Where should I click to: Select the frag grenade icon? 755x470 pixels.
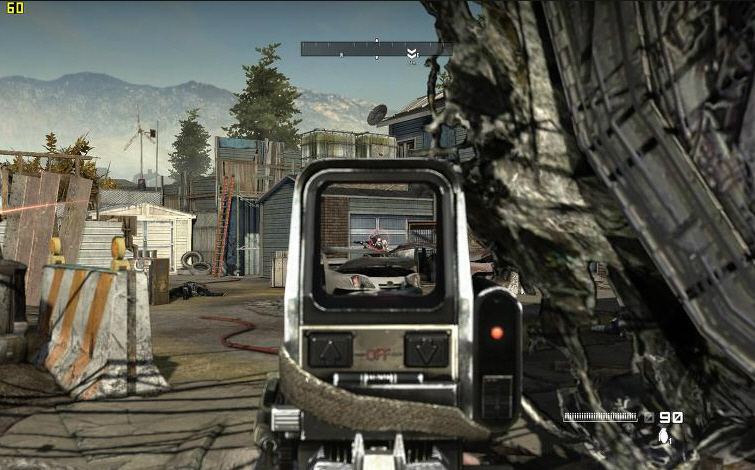click(663, 436)
